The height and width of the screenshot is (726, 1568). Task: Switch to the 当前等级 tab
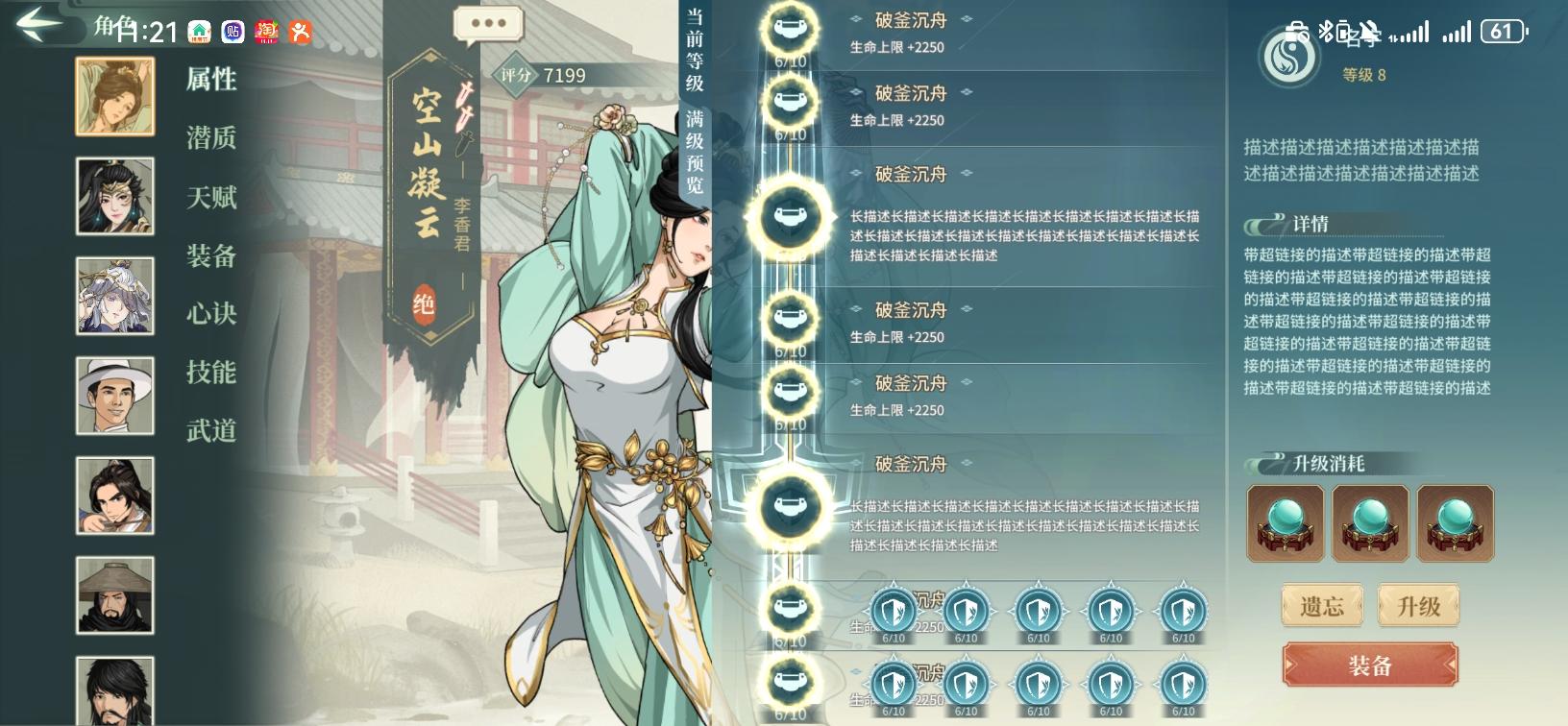(x=695, y=48)
